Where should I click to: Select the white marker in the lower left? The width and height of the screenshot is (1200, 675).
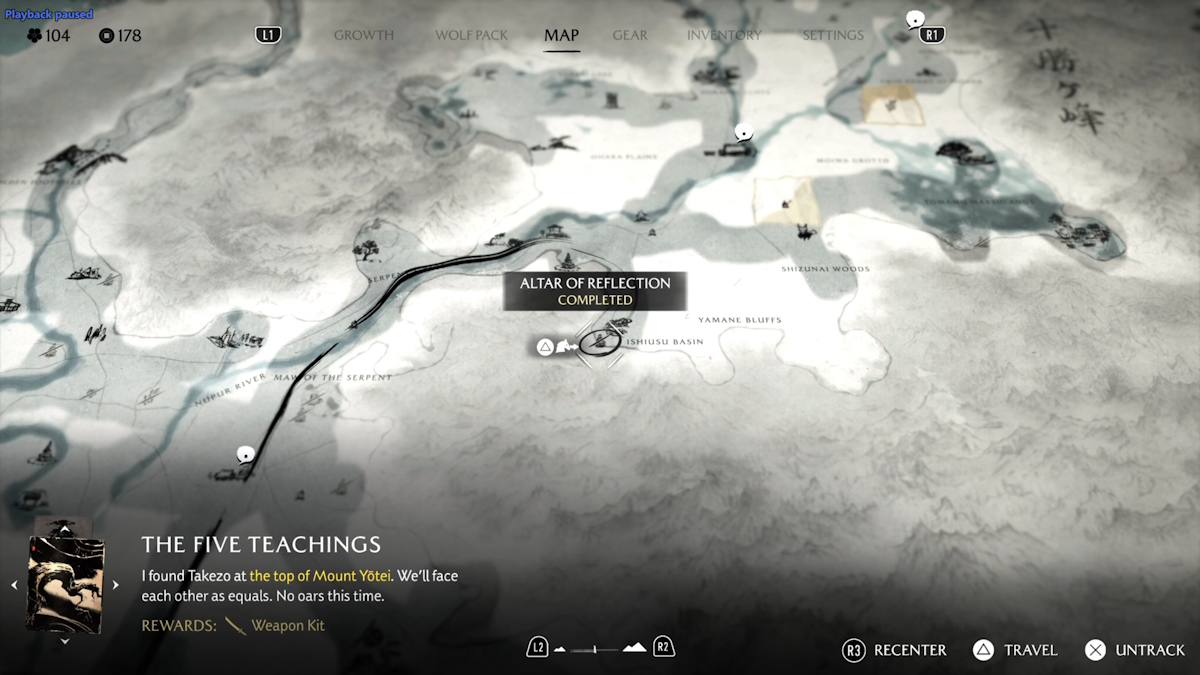click(x=244, y=455)
